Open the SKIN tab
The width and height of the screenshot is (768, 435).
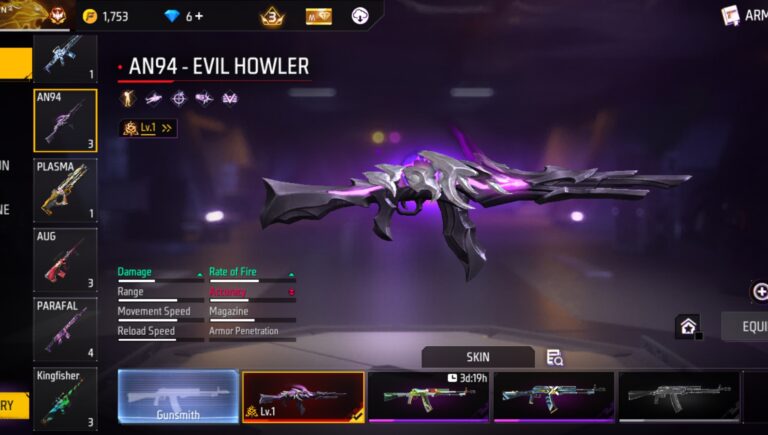point(478,357)
